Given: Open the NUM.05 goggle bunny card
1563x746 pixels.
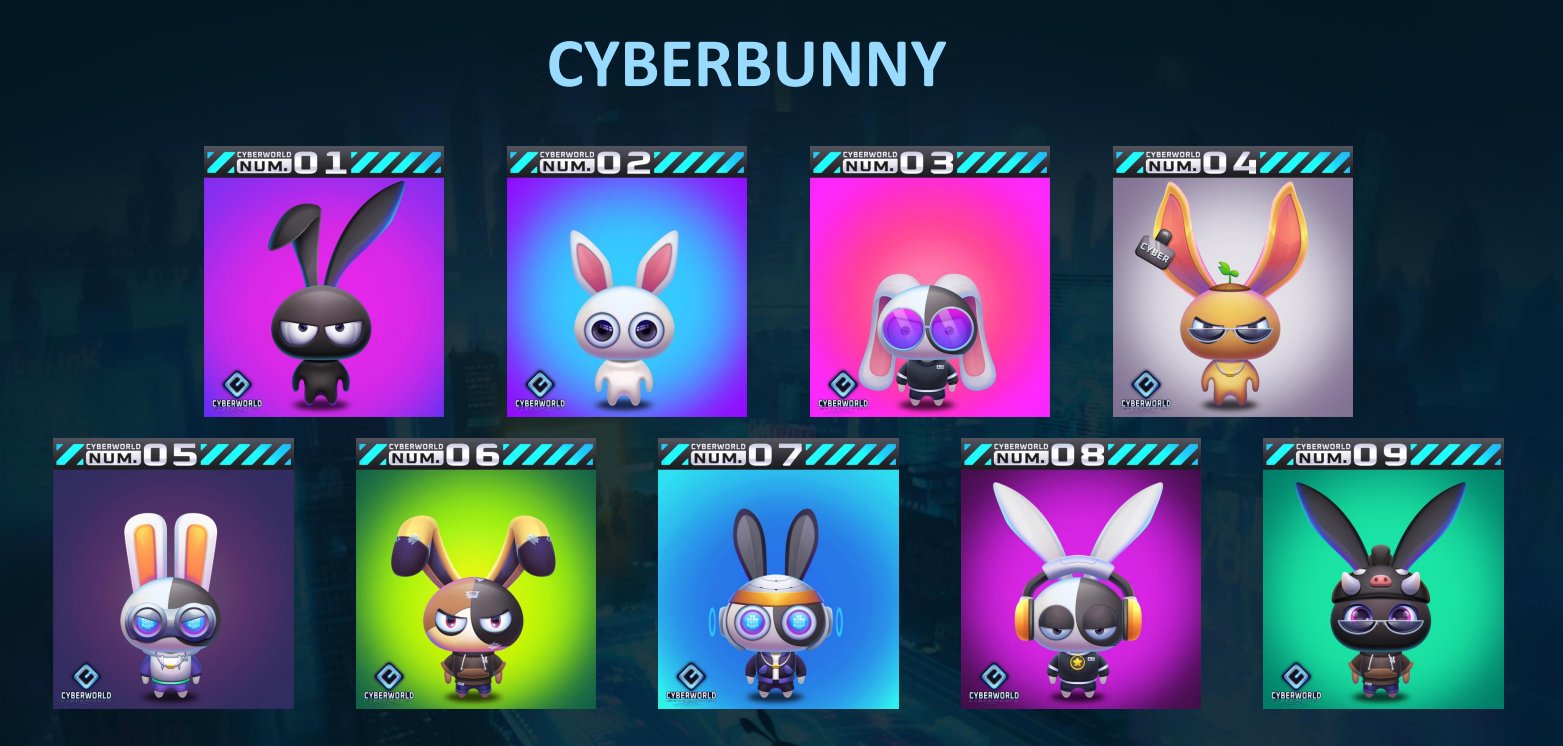Looking at the screenshot, I should [173, 588].
